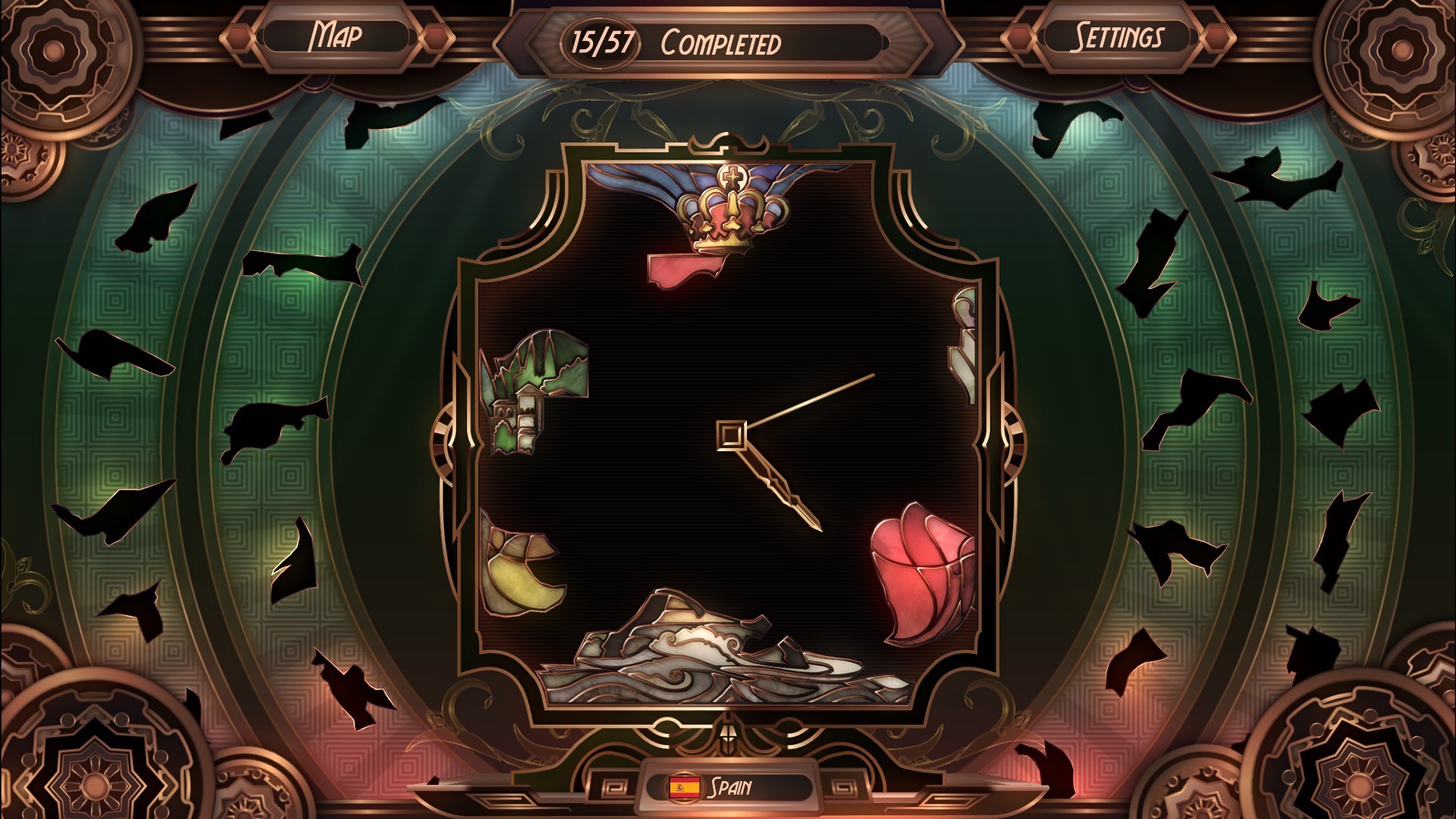Open the Map screen
The height and width of the screenshot is (819, 1456).
tap(336, 33)
